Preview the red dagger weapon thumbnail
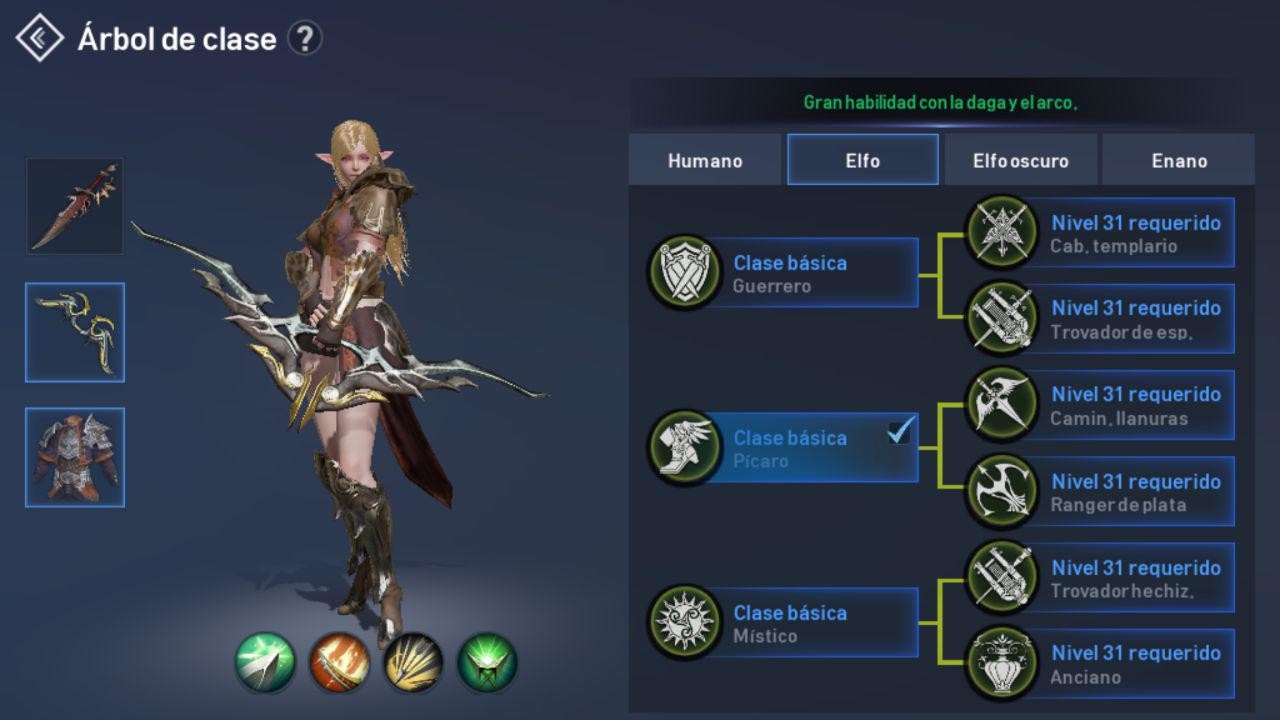The image size is (1280, 720). 75,206
